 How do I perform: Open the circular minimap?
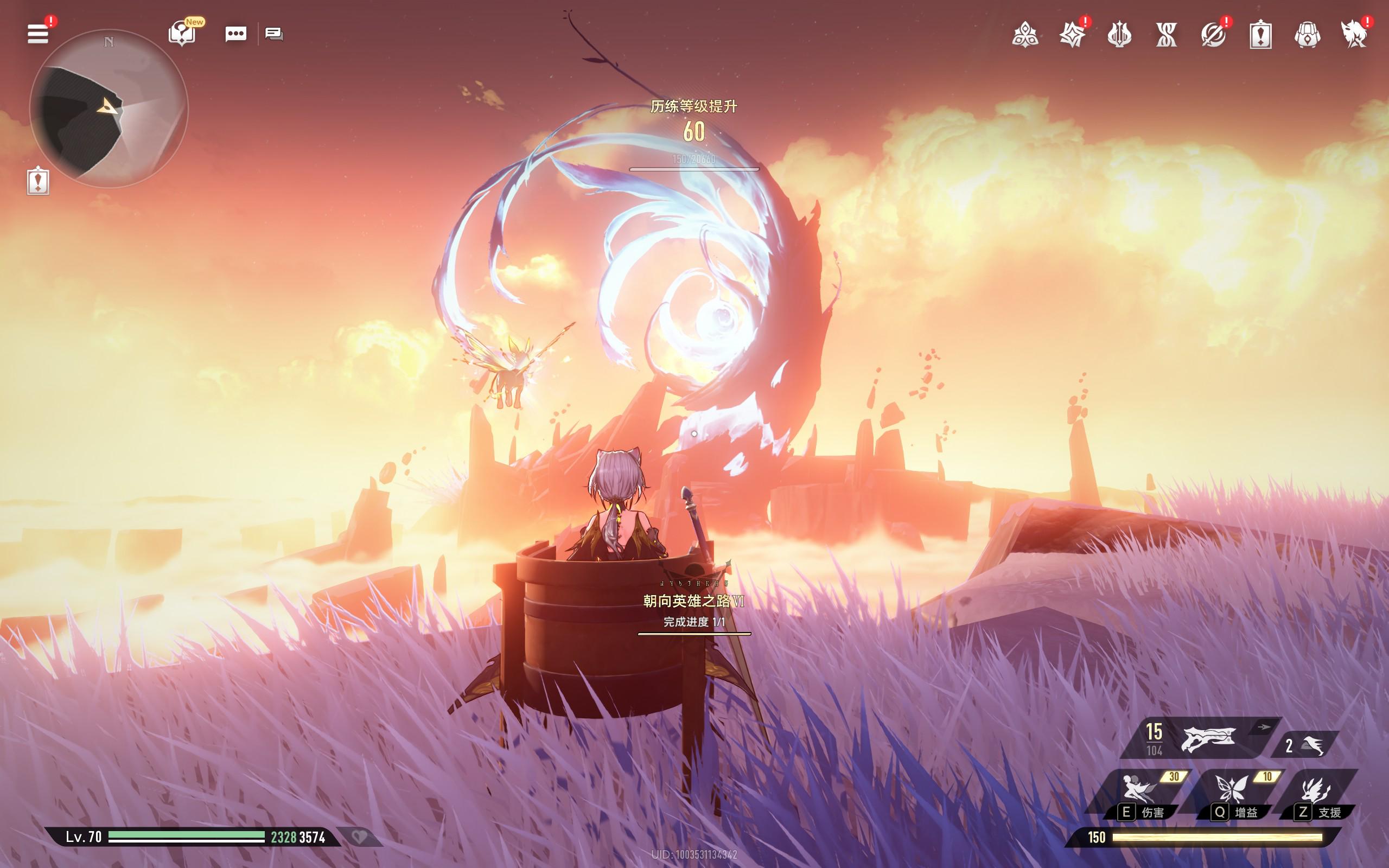109,108
